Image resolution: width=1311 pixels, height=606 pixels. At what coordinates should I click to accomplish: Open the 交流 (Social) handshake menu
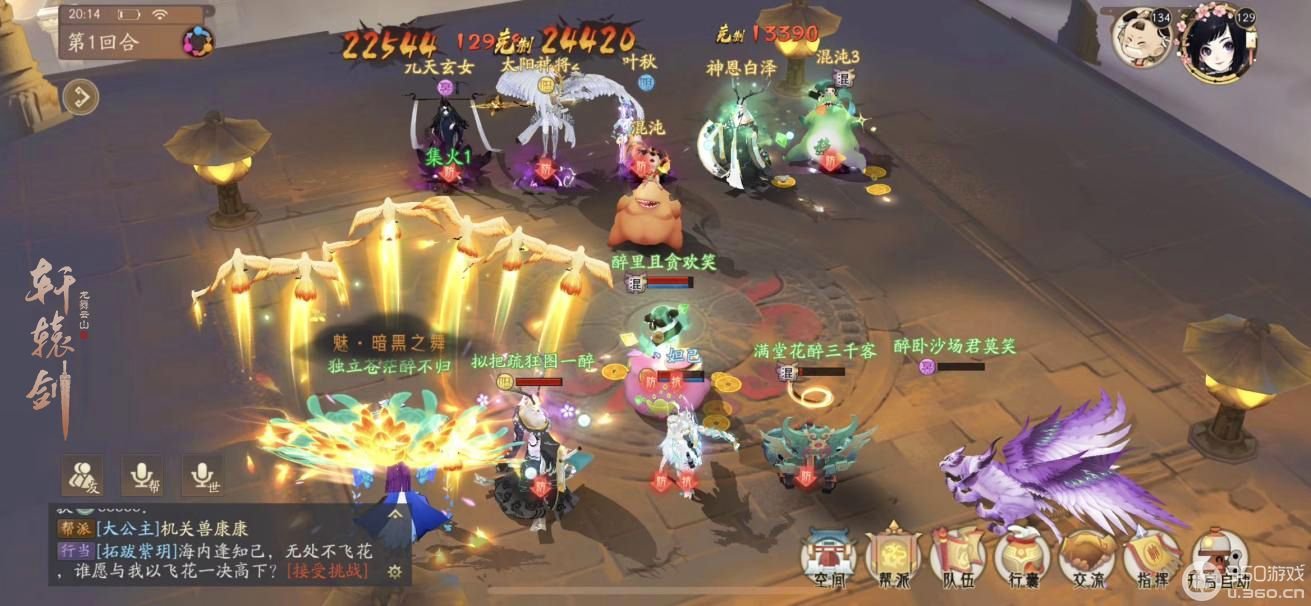(x=1089, y=557)
